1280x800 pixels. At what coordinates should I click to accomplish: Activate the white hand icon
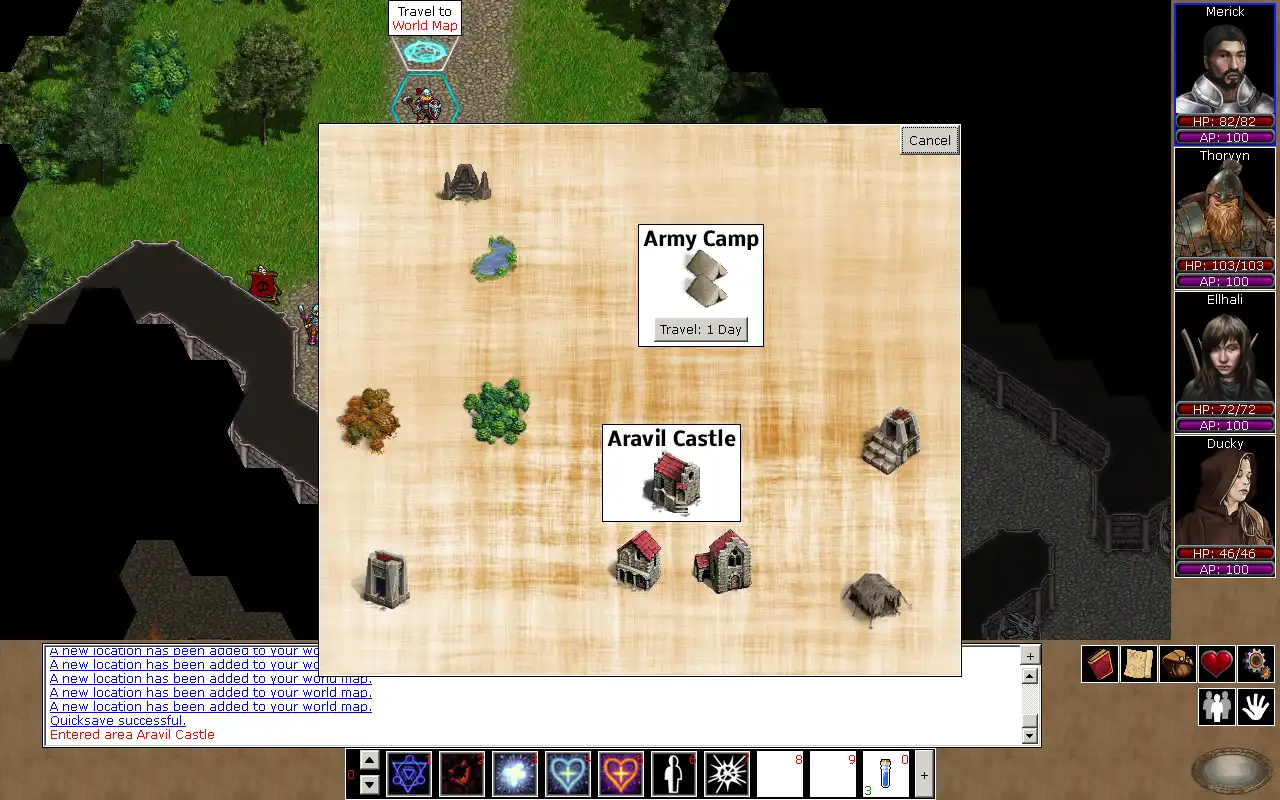point(1256,707)
